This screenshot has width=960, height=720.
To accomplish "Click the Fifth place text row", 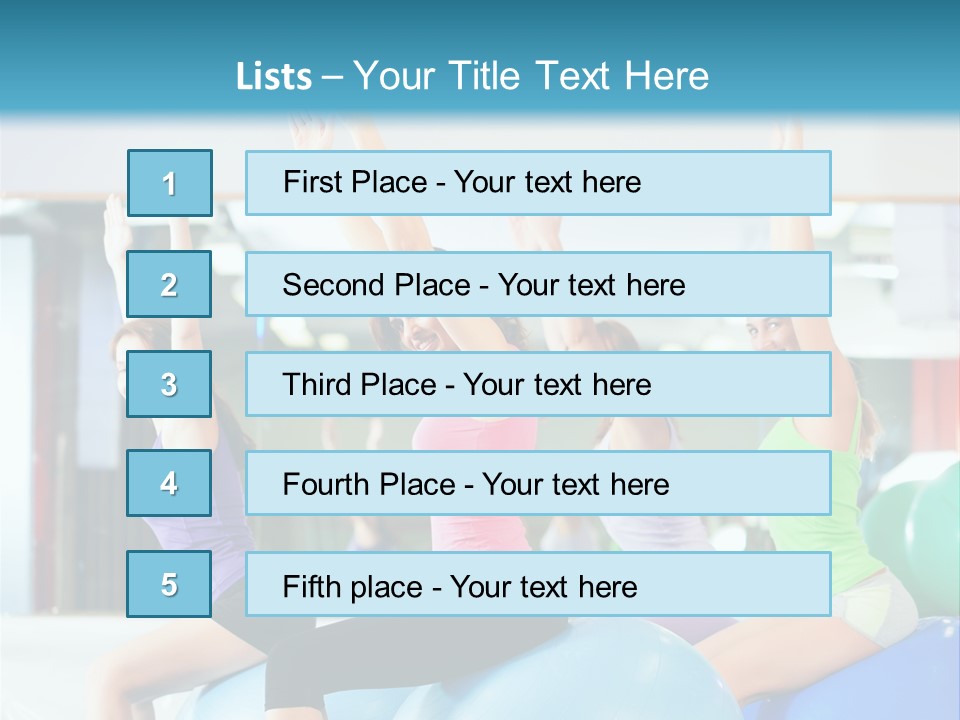I will (538, 584).
